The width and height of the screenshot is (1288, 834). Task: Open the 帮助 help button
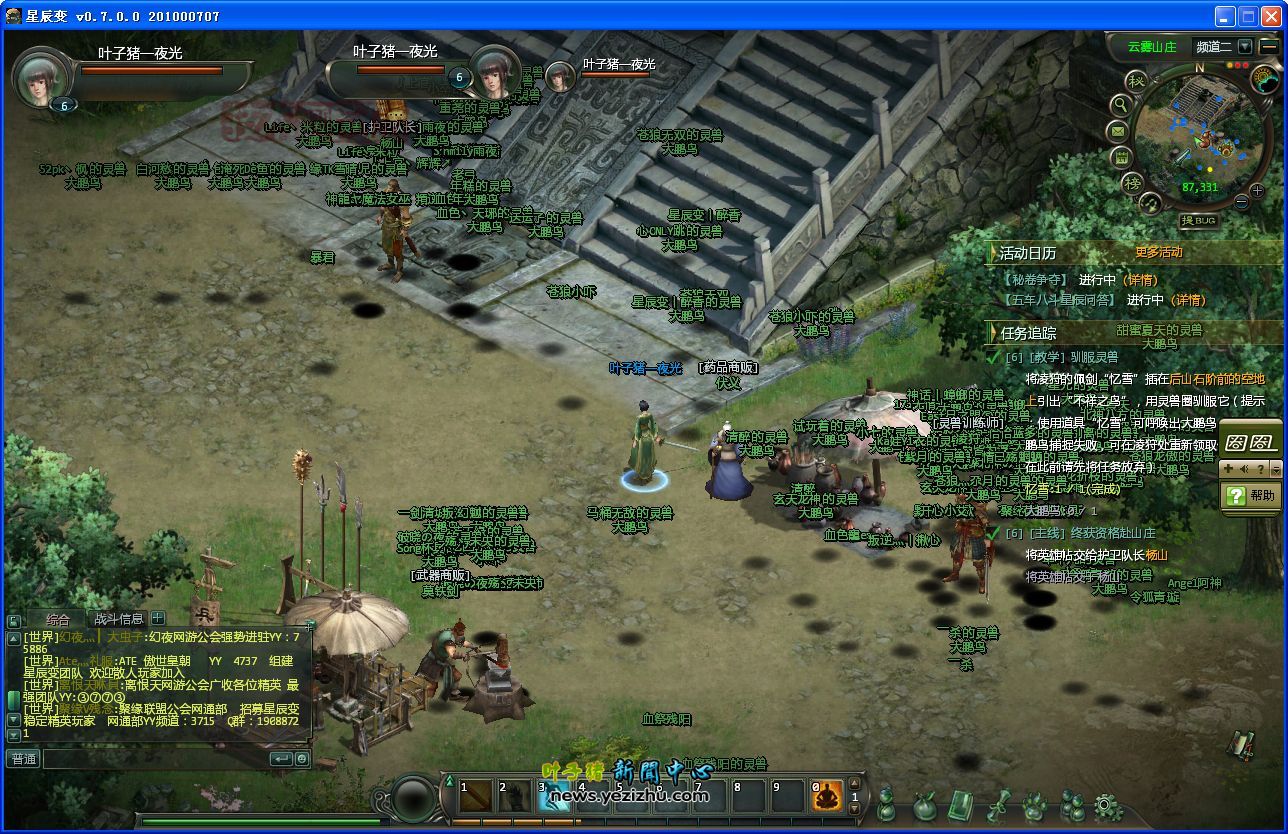coord(1252,495)
